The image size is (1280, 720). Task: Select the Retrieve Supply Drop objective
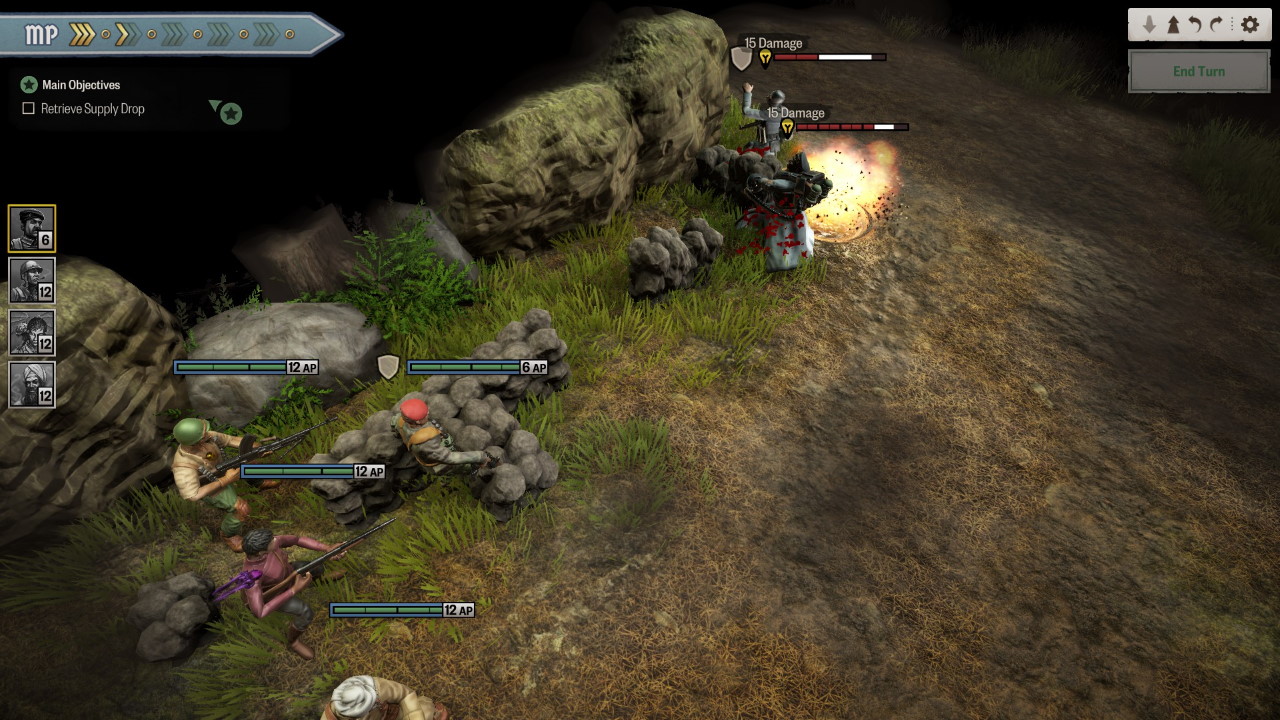pos(92,109)
